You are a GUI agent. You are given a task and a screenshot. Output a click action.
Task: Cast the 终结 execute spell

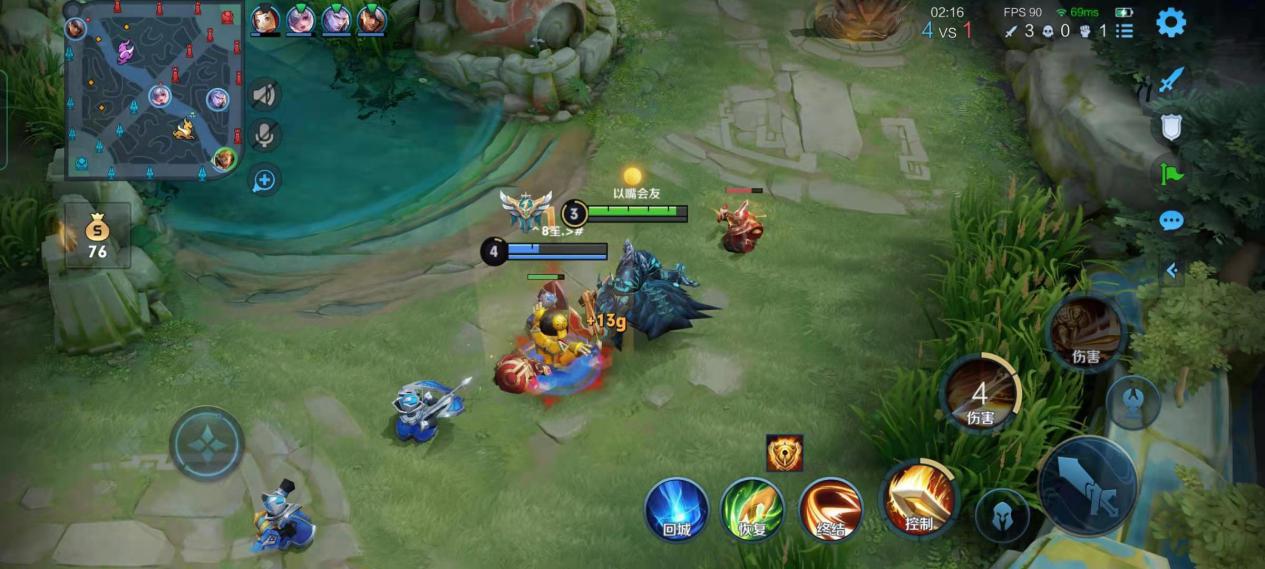831,509
